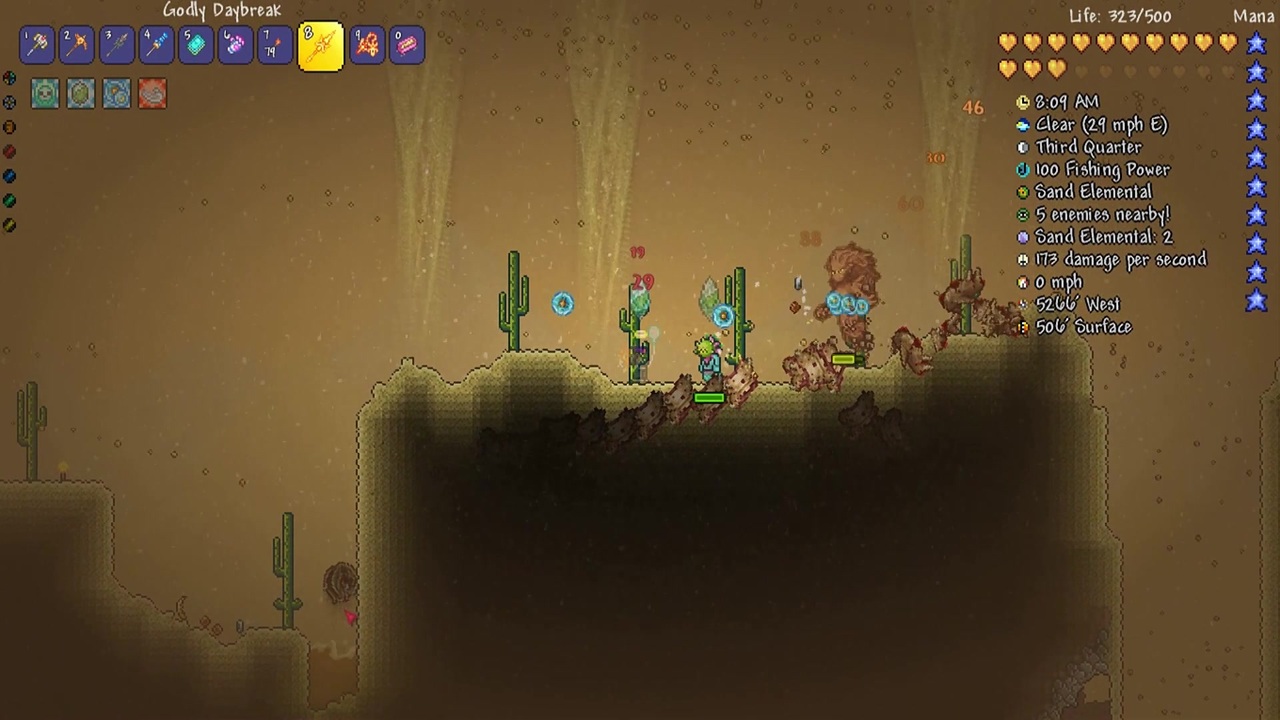Select the Daybreak in highlighted hotbar slot 8
This screenshot has height=720, width=1280.
coord(320,44)
